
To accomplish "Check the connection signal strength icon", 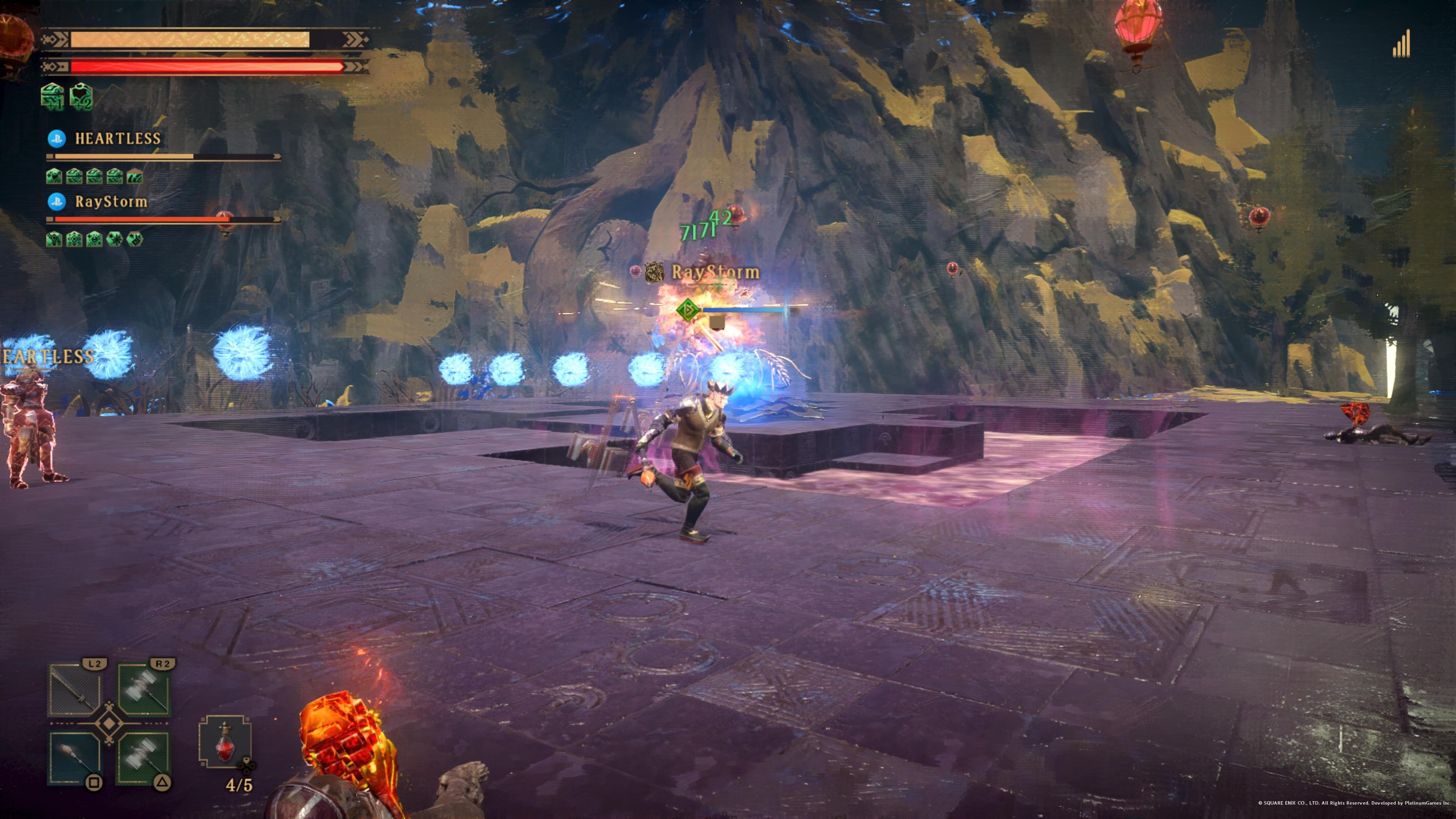I will click(x=1402, y=44).
